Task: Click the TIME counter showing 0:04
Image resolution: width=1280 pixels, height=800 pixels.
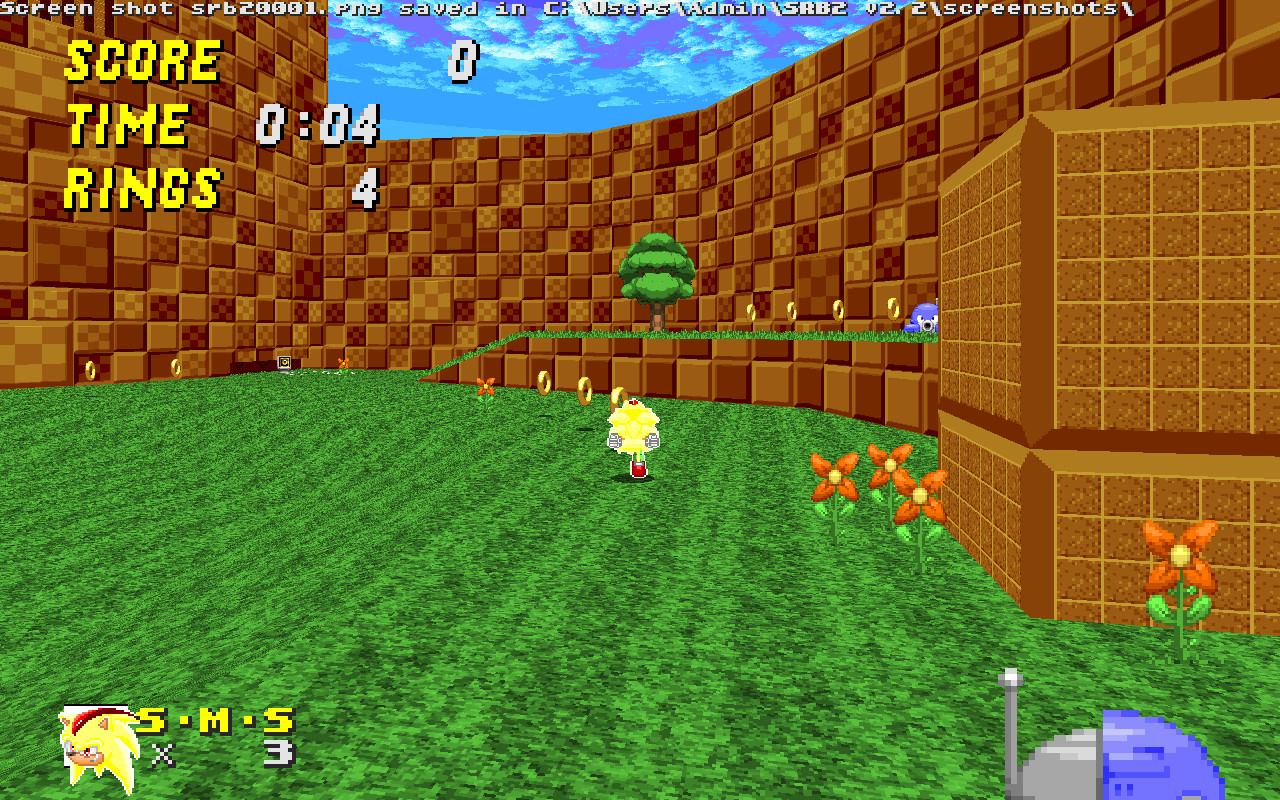Action: (x=318, y=126)
